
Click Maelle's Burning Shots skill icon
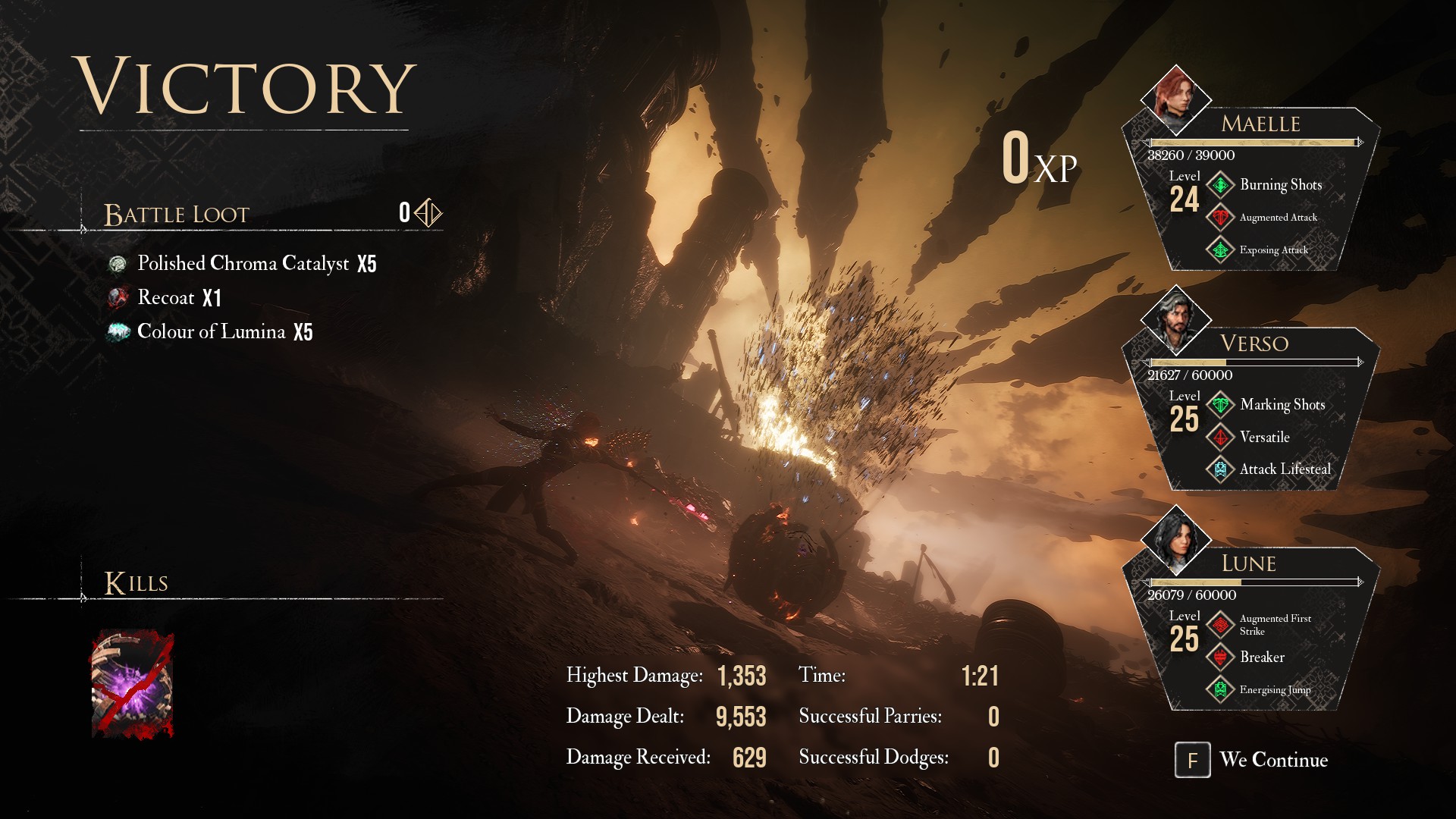click(x=1220, y=185)
